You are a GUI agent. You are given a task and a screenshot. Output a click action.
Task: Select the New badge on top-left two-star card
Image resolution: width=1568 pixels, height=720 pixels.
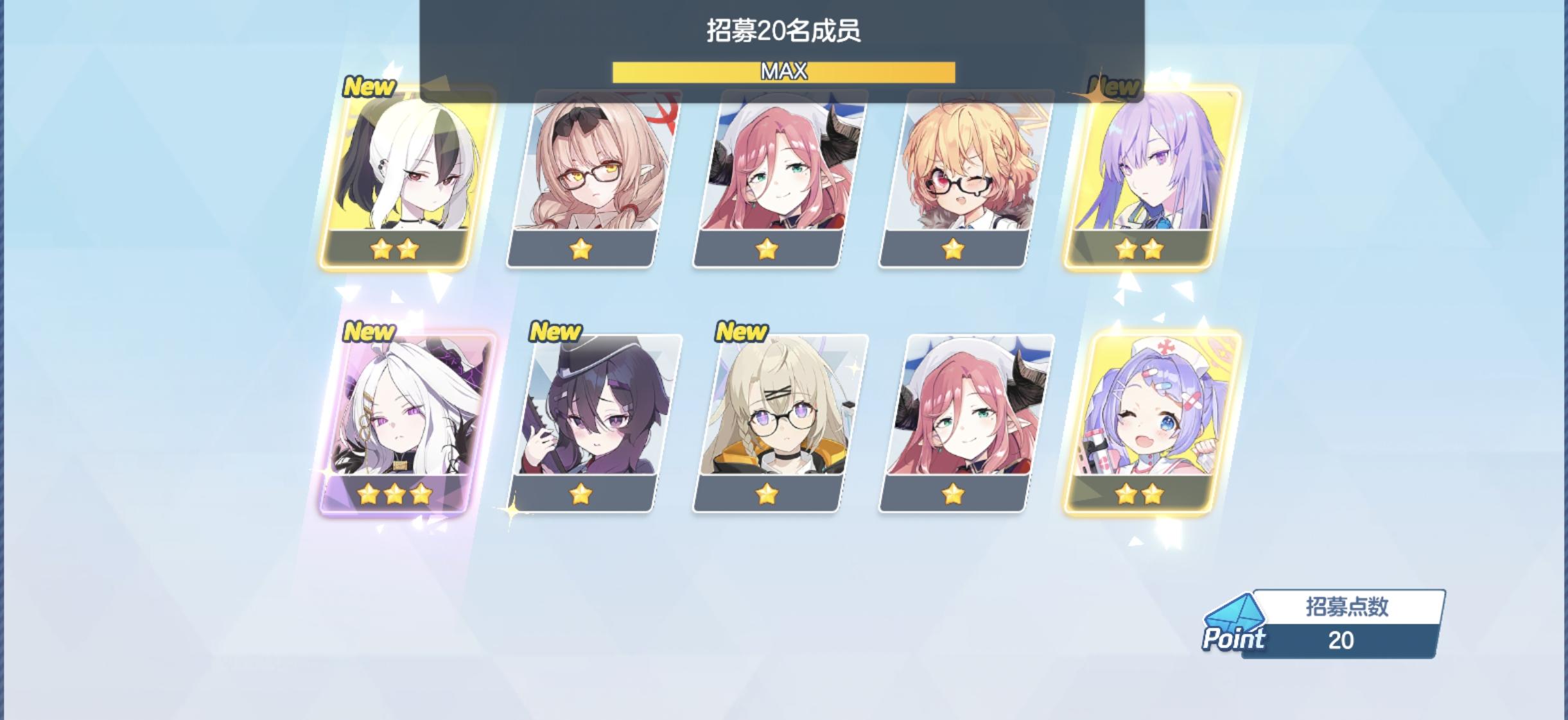[371, 86]
